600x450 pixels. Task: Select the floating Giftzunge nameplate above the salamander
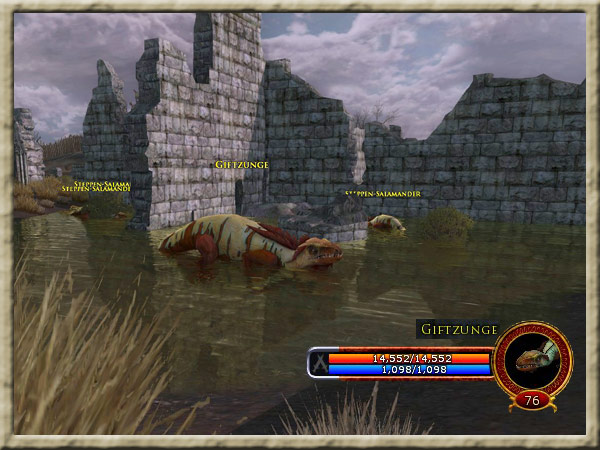[x=242, y=164]
